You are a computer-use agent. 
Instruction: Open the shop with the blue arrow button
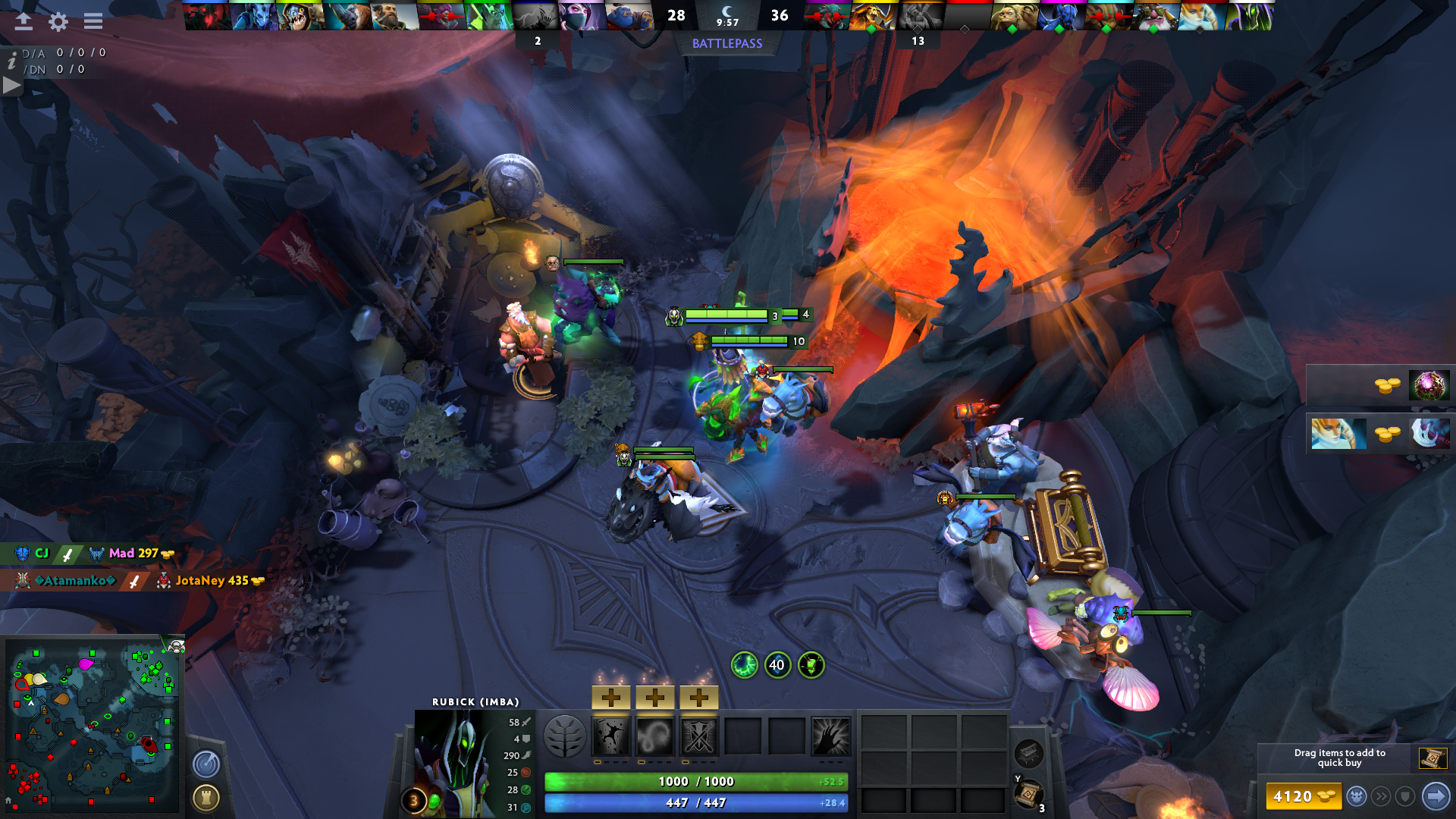point(1436,797)
